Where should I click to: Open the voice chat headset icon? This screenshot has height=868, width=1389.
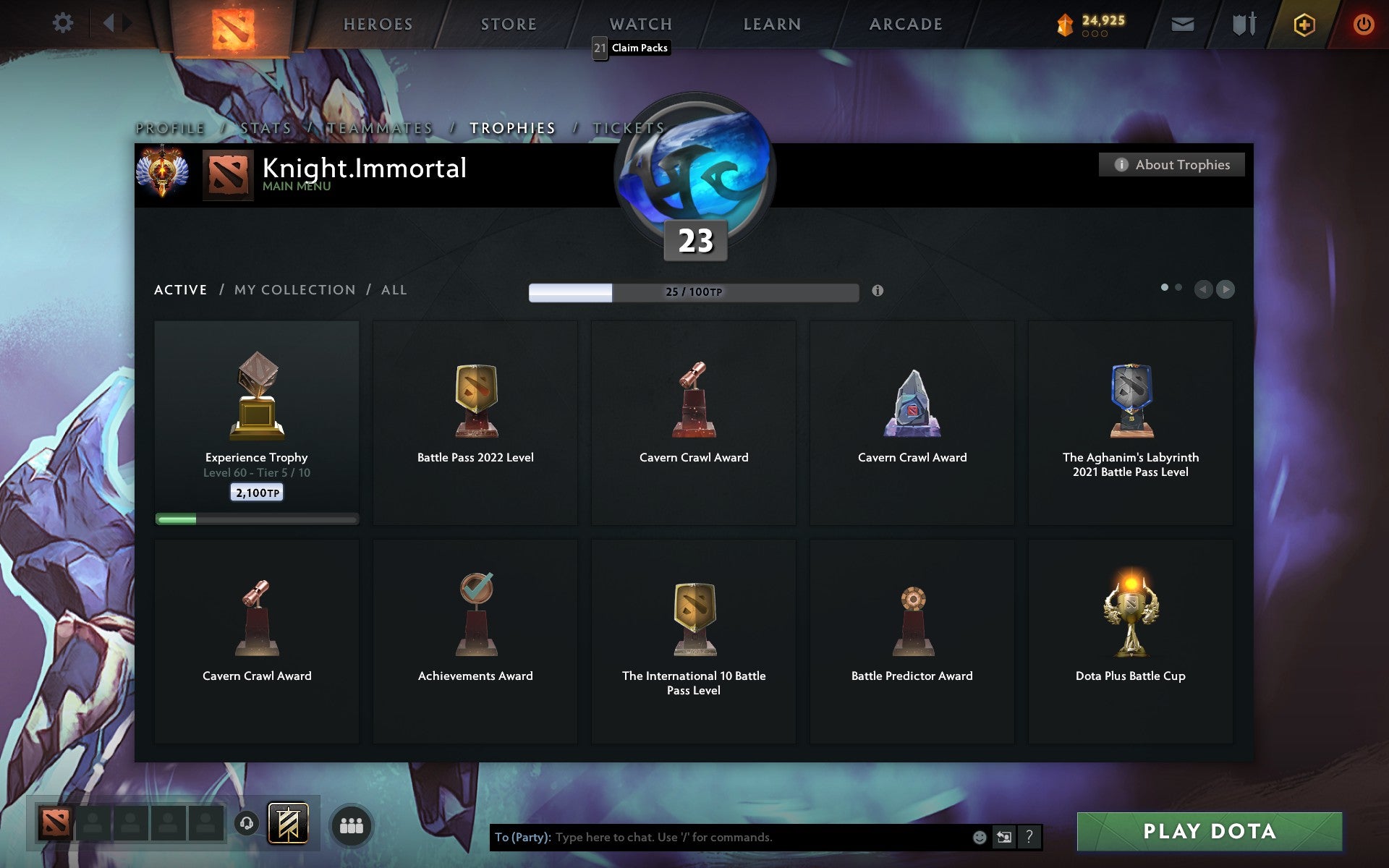pos(248,823)
